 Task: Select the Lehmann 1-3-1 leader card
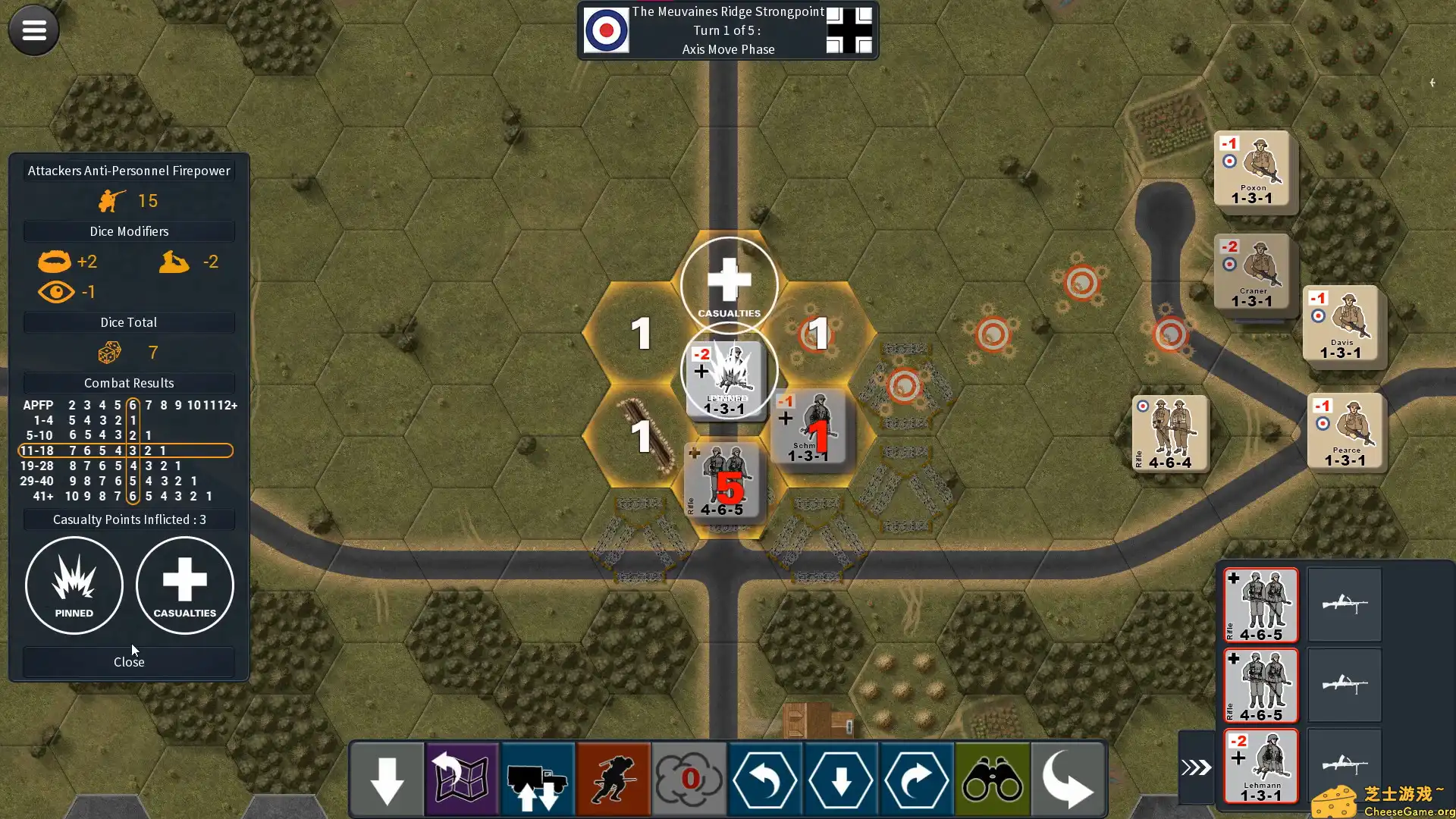click(x=1261, y=766)
